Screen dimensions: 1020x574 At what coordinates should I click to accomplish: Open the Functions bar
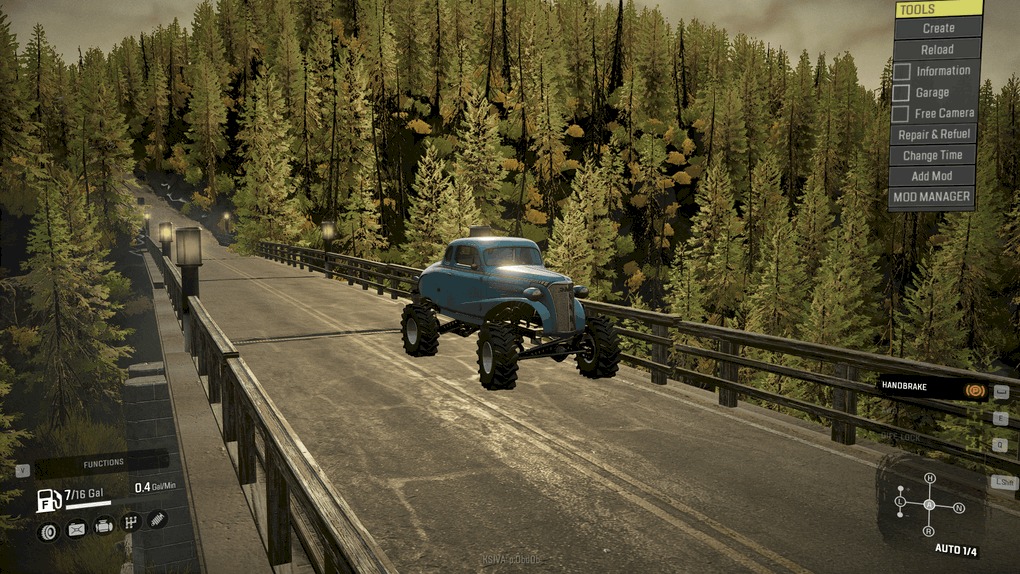point(103,463)
